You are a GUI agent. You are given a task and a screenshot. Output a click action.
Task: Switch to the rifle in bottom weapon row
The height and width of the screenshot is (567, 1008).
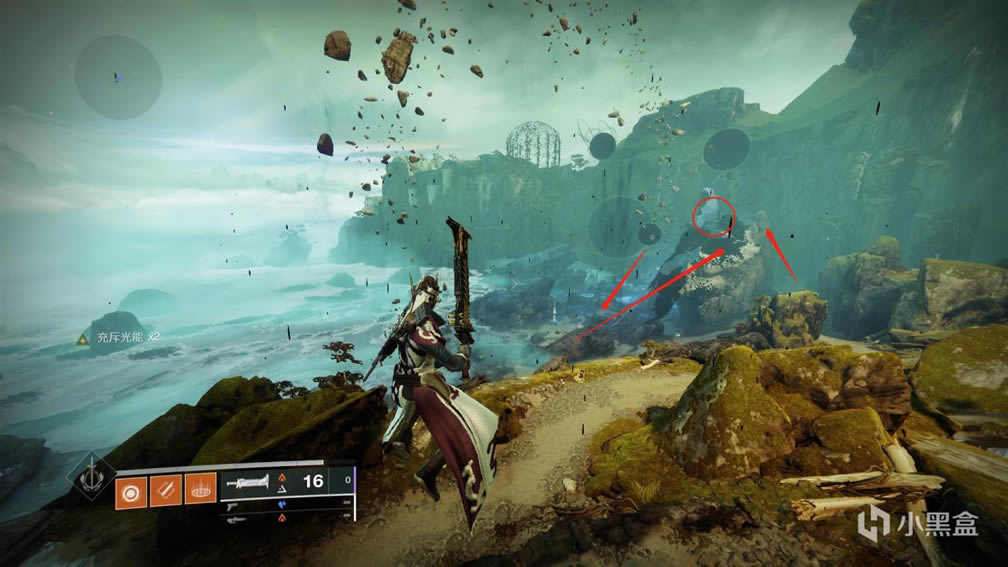click(x=238, y=520)
